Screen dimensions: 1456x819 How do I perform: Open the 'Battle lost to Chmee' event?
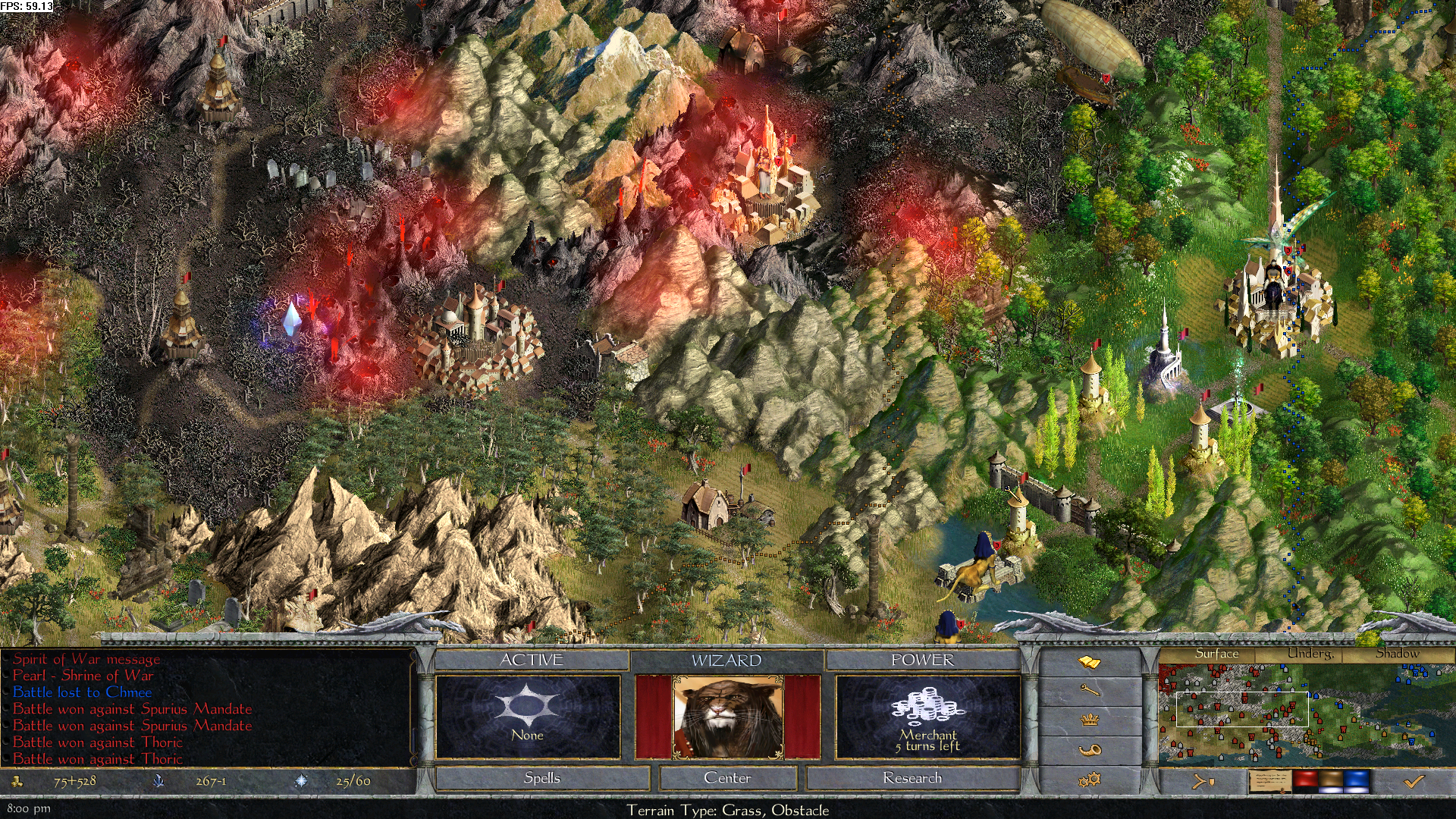[82, 692]
